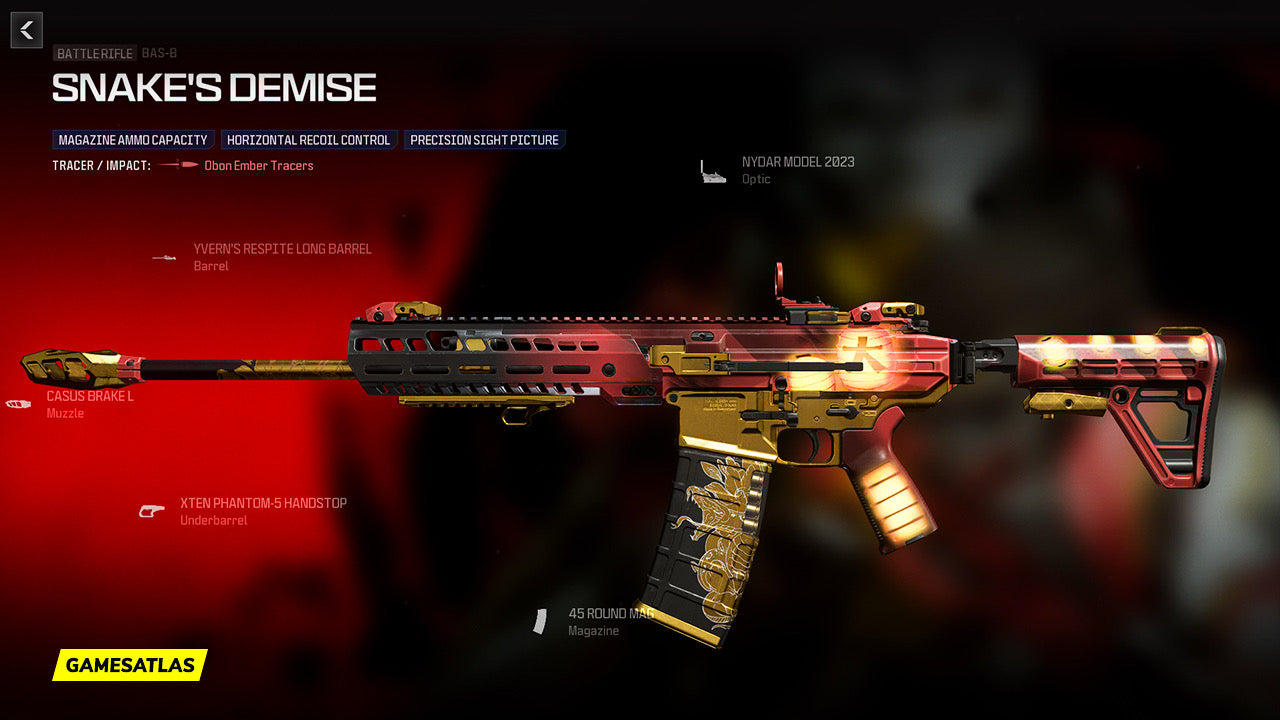Choose the Casus Brake L muzzle attachment
Image resolution: width=1280 pixels, height=720 pixels.
coord(89,396)
